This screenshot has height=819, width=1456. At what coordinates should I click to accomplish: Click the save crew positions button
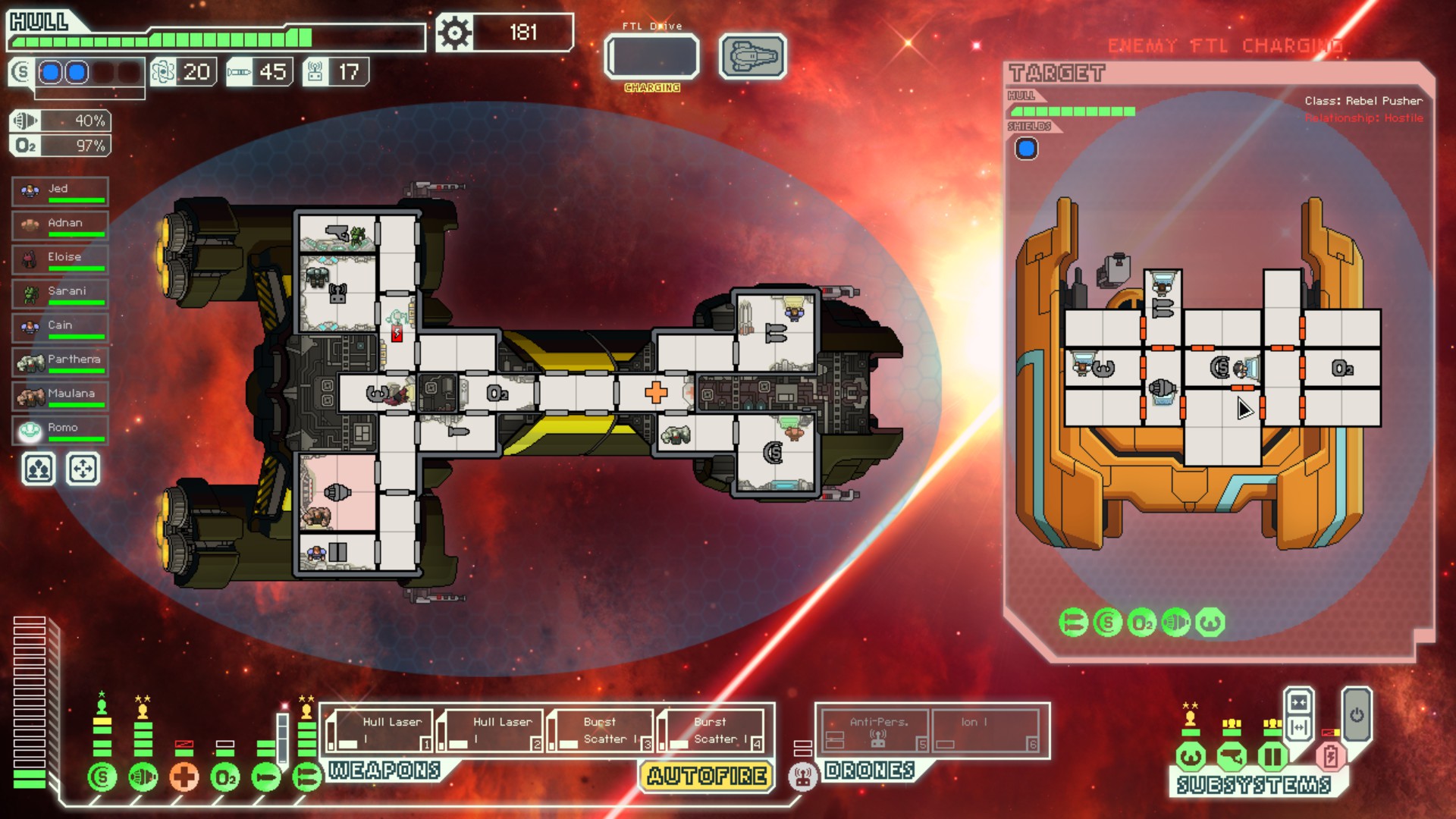[39, 469]
